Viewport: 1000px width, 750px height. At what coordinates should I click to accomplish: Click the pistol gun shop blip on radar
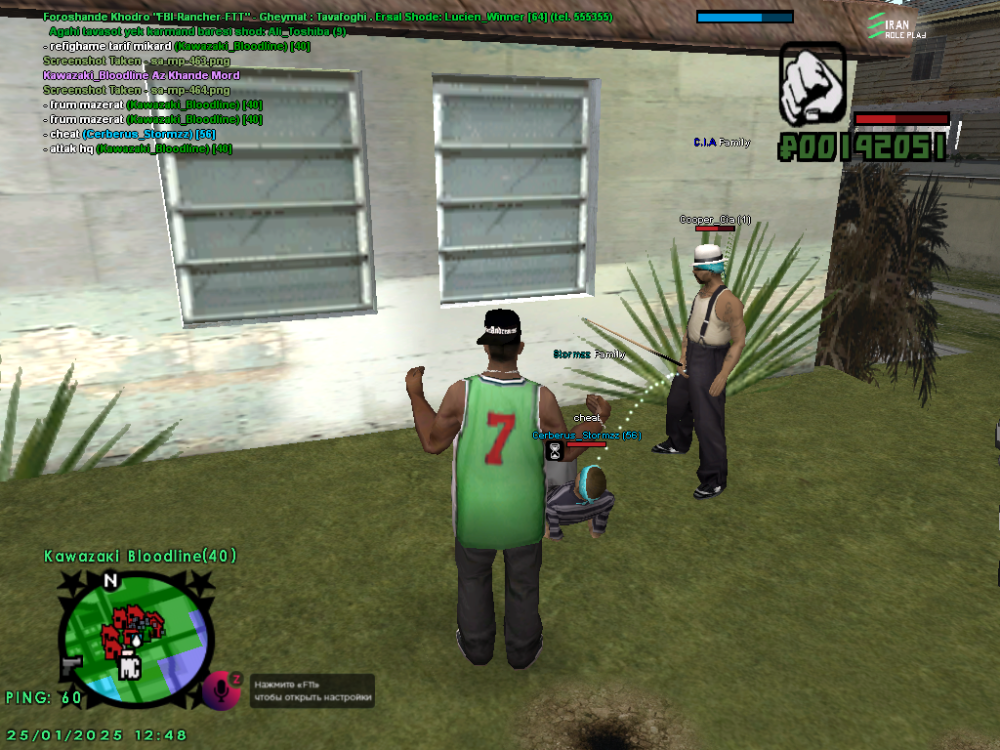point(72,662)
